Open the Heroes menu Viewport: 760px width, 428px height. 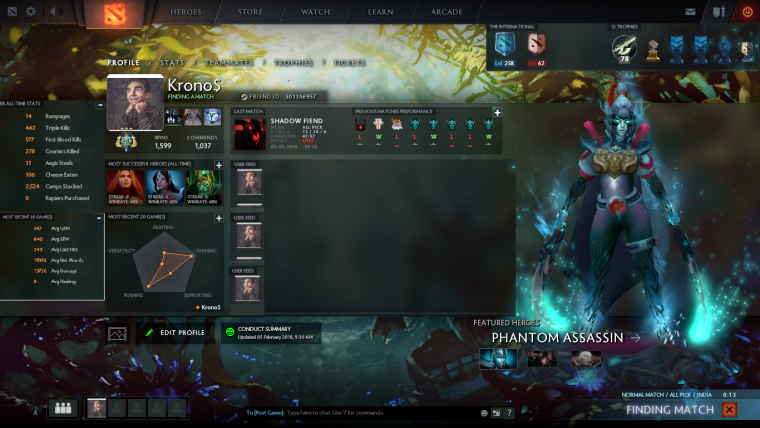coord(185,13)
